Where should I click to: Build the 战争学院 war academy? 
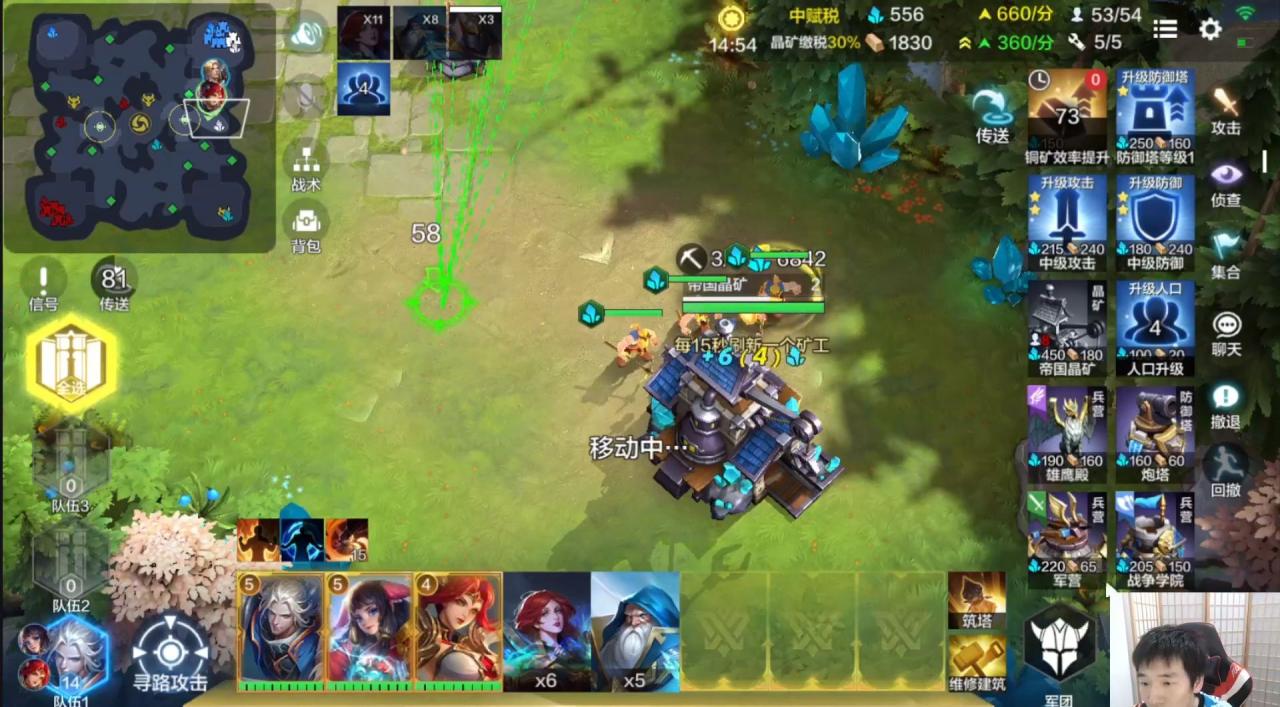(x=1155, y=540)
